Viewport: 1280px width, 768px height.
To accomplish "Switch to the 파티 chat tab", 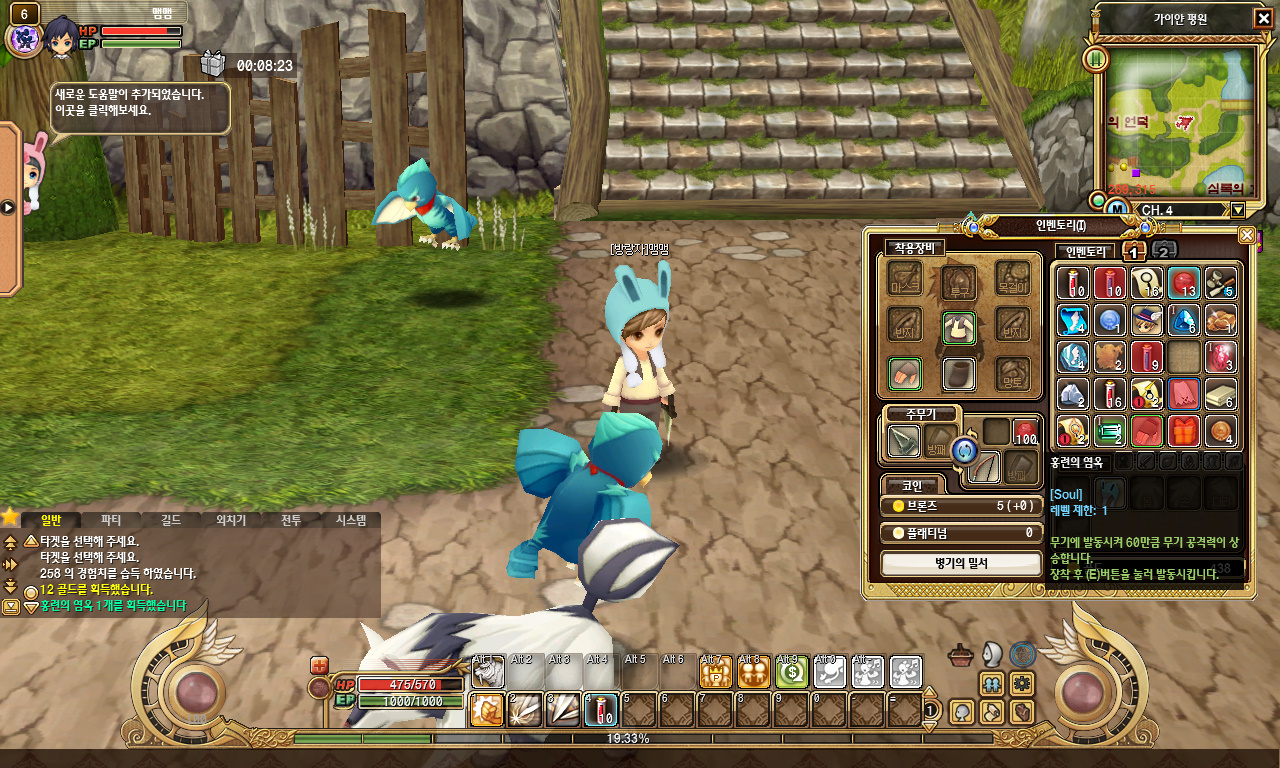I will coord(110,520).
